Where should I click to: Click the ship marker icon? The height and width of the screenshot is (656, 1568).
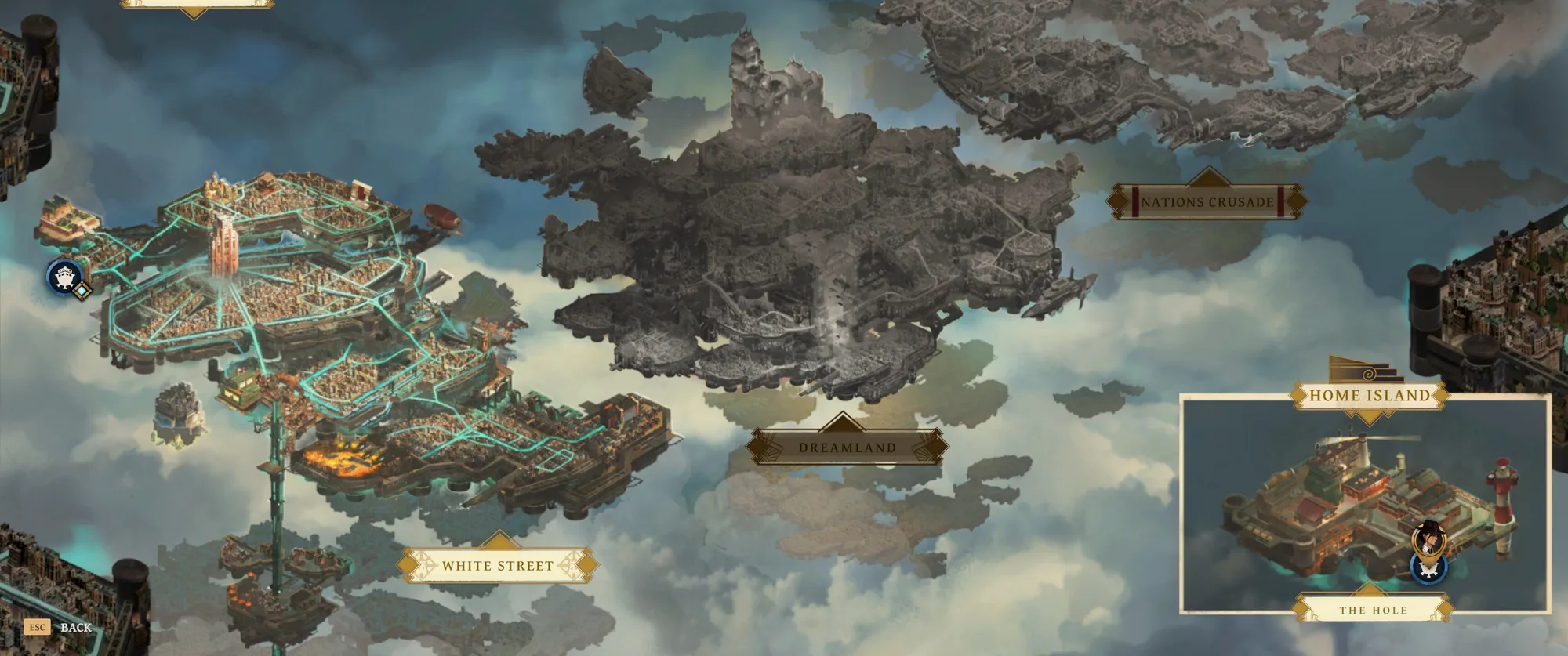tap(64, 276)
